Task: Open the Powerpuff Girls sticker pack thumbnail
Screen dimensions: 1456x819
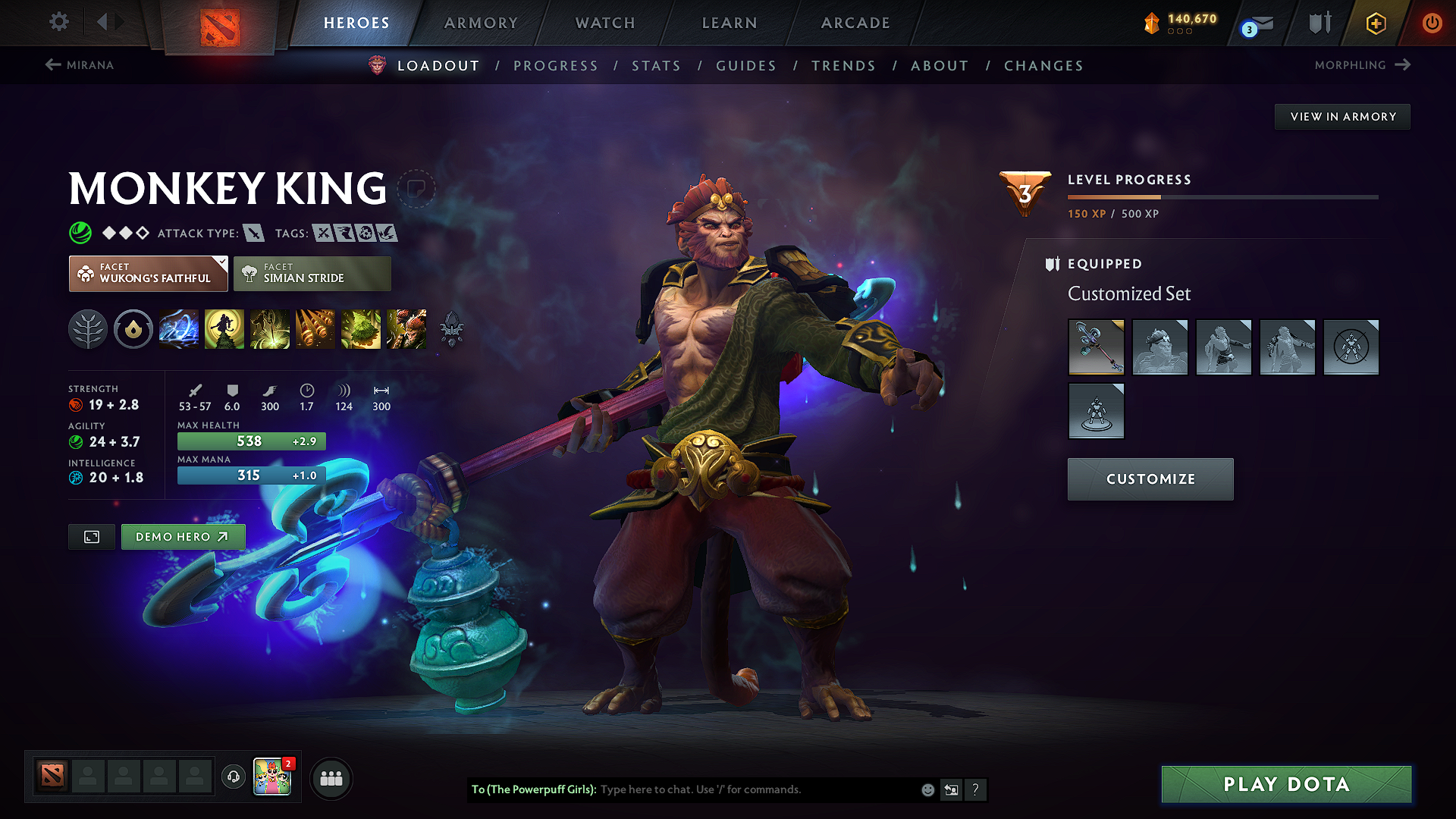Action: 273,777
